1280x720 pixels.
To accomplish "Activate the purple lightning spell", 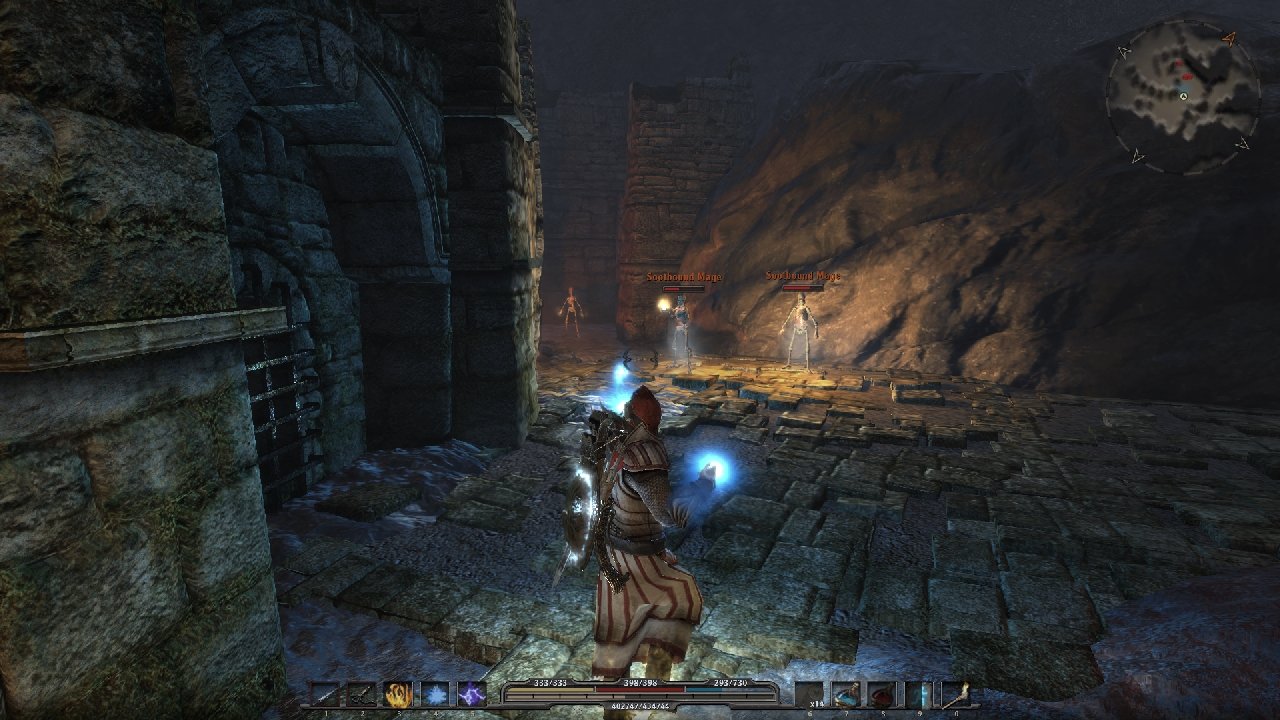I will pos(471,694).
